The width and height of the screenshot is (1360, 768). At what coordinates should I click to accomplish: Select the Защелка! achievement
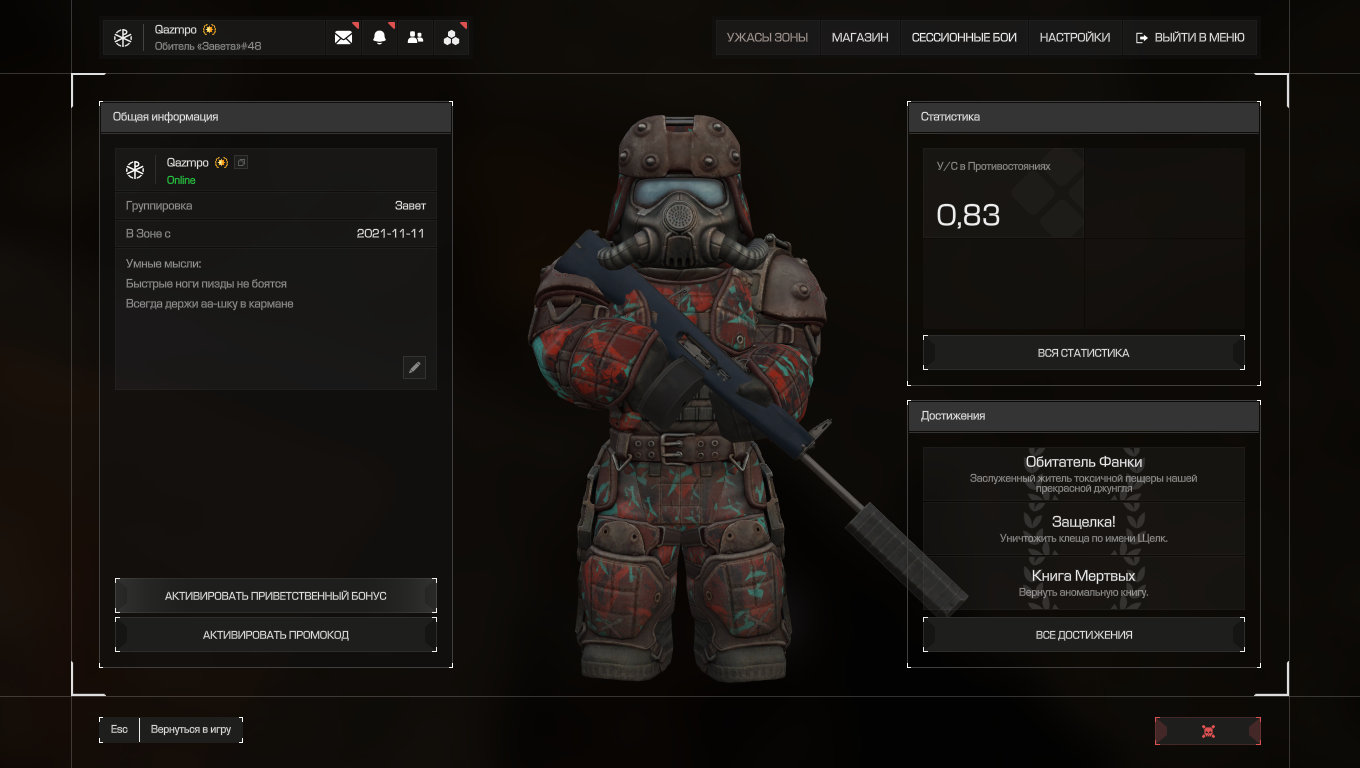1083,528
